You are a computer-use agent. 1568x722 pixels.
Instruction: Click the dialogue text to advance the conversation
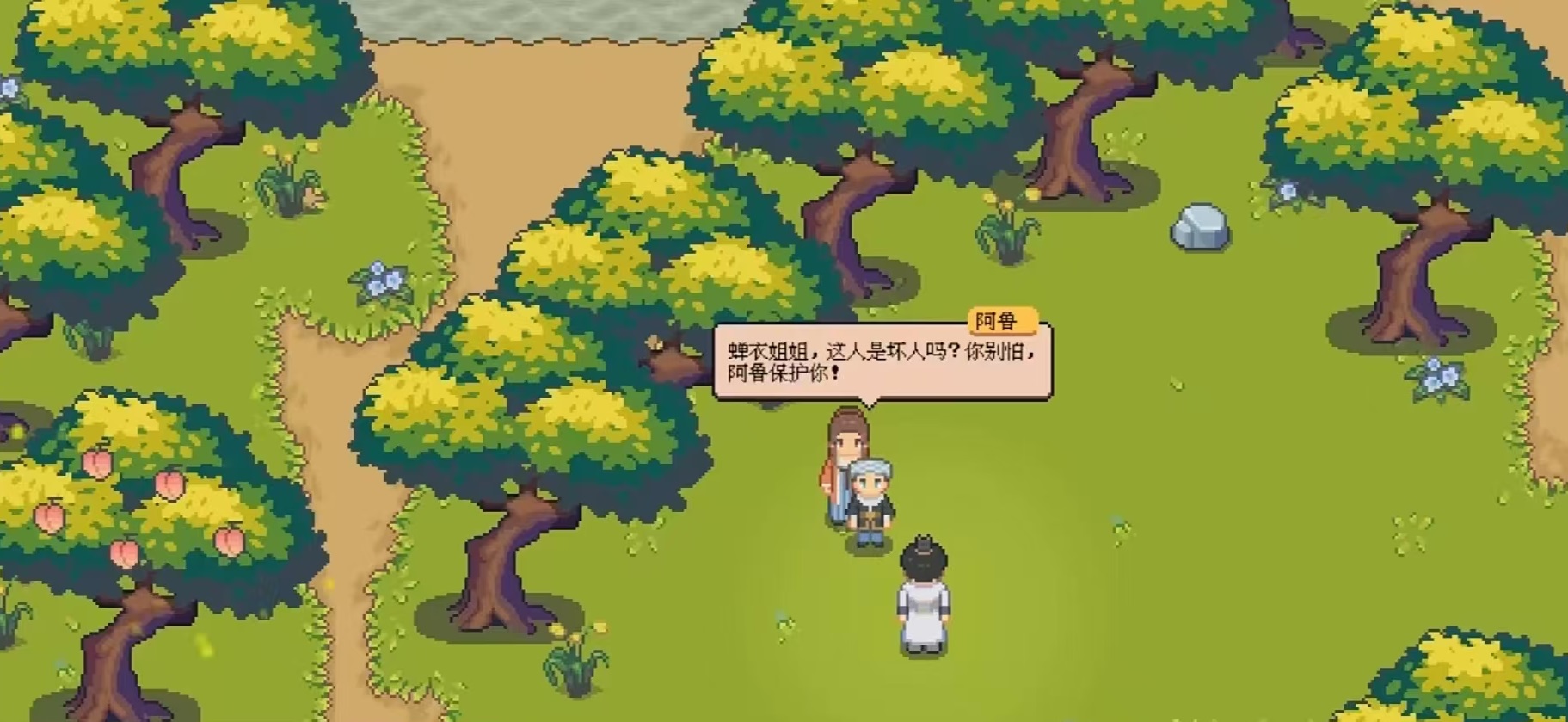click(x=877, y=361)
